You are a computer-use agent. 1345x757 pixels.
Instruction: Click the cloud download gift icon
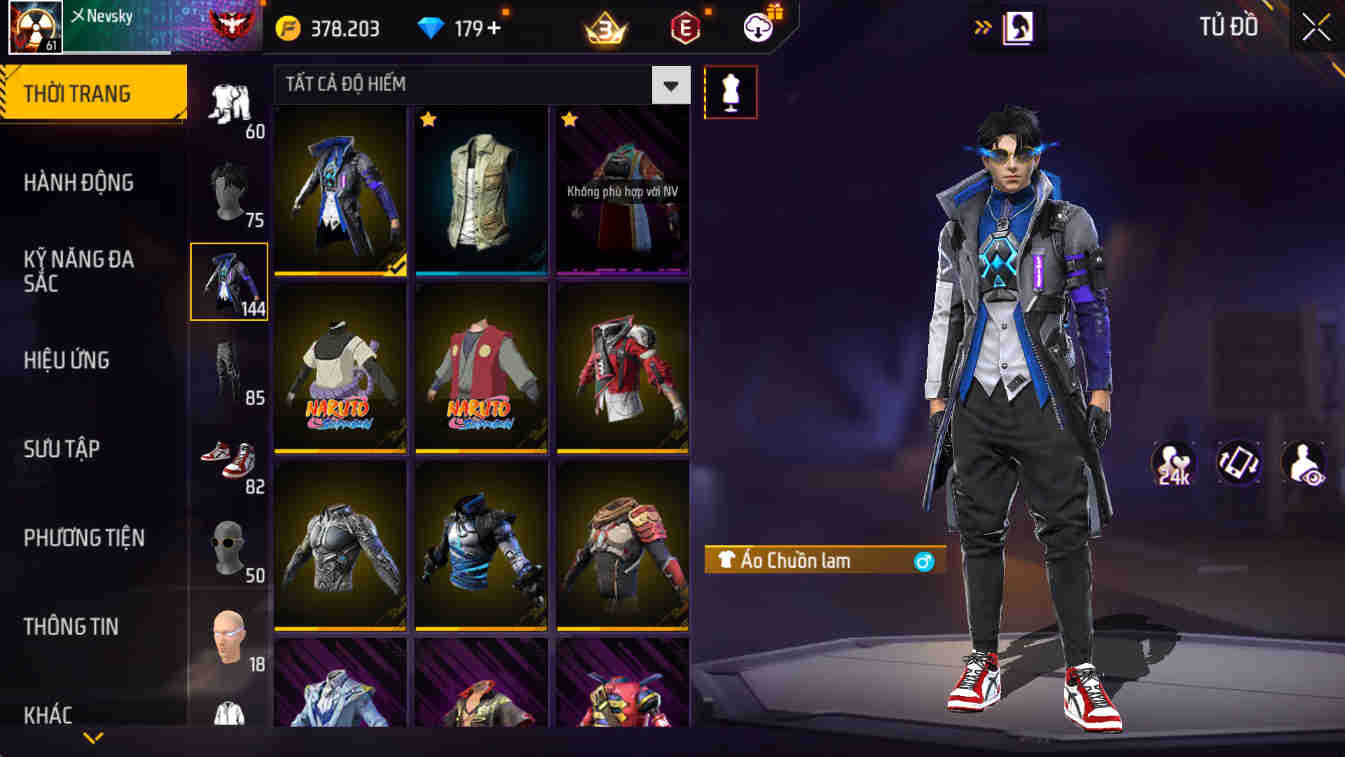click(x=757, y=27)
